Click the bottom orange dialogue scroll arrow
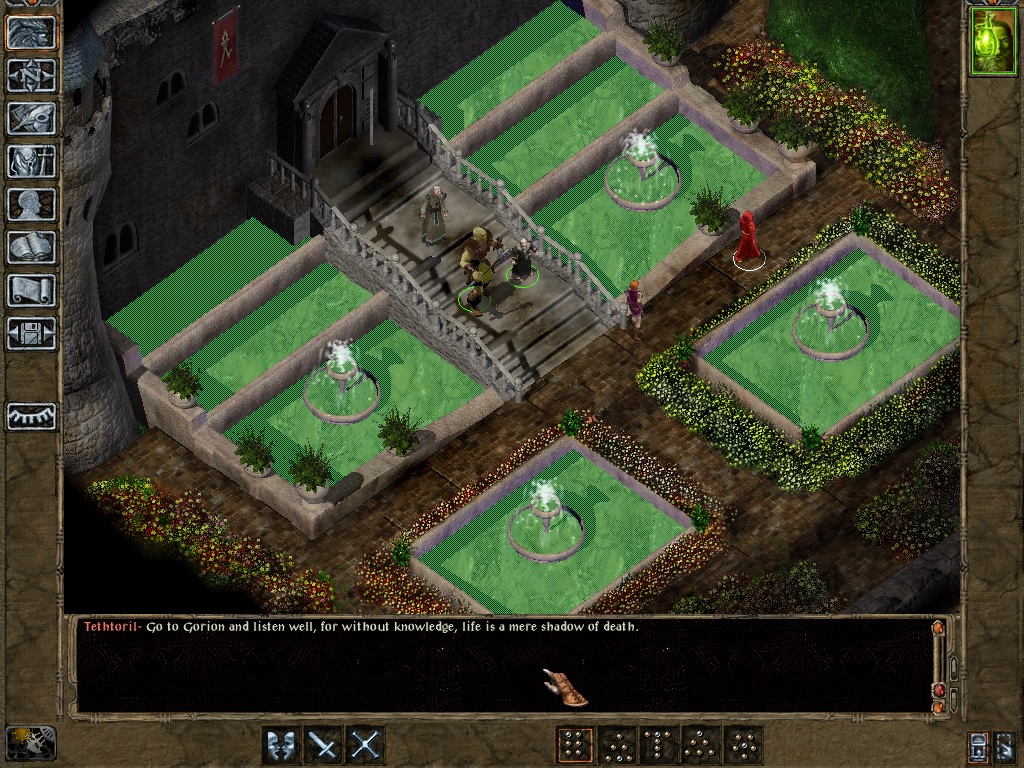 tap(938, 707)
